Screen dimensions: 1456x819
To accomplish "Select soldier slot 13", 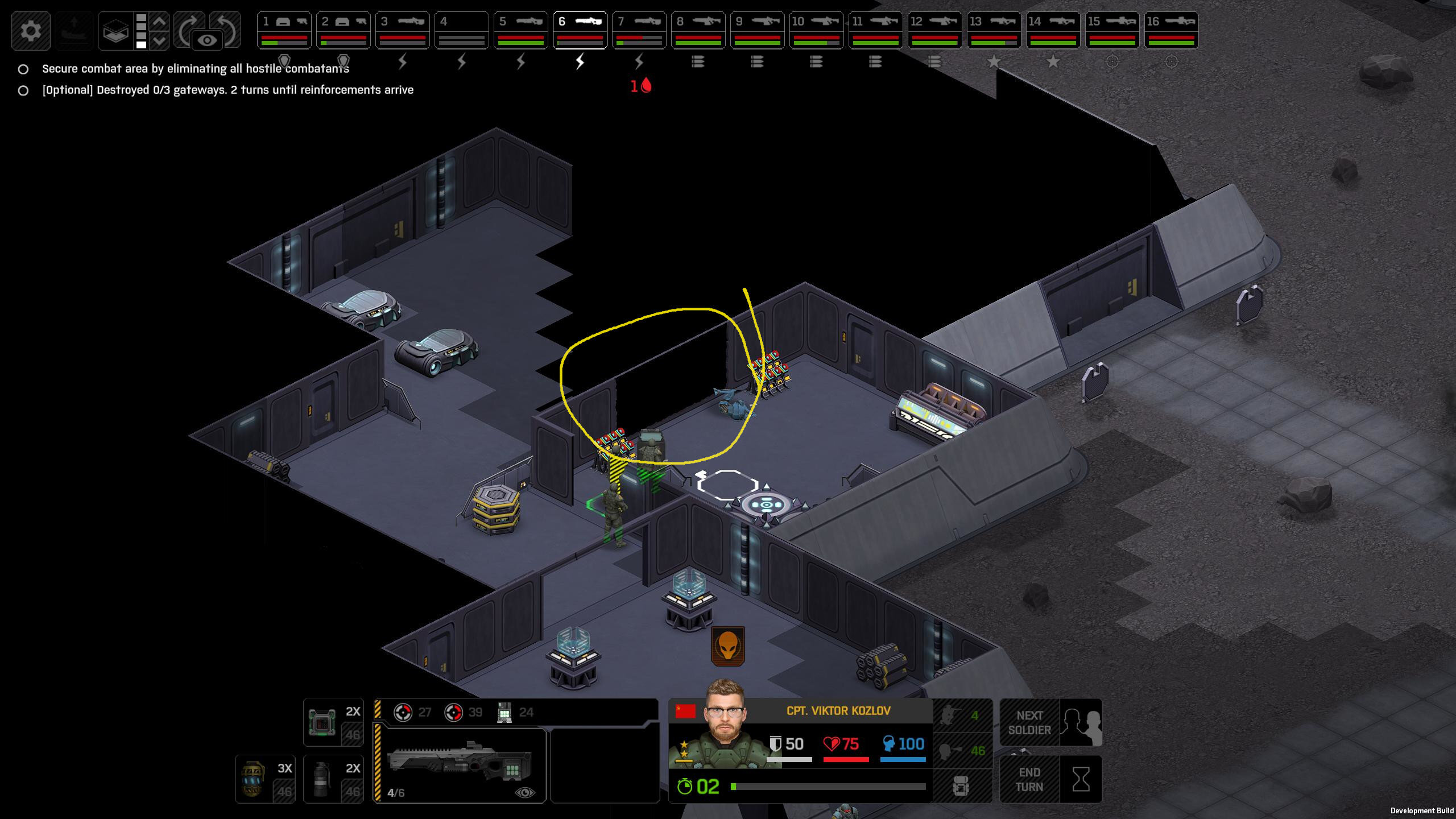I will (x=994, y=30).
